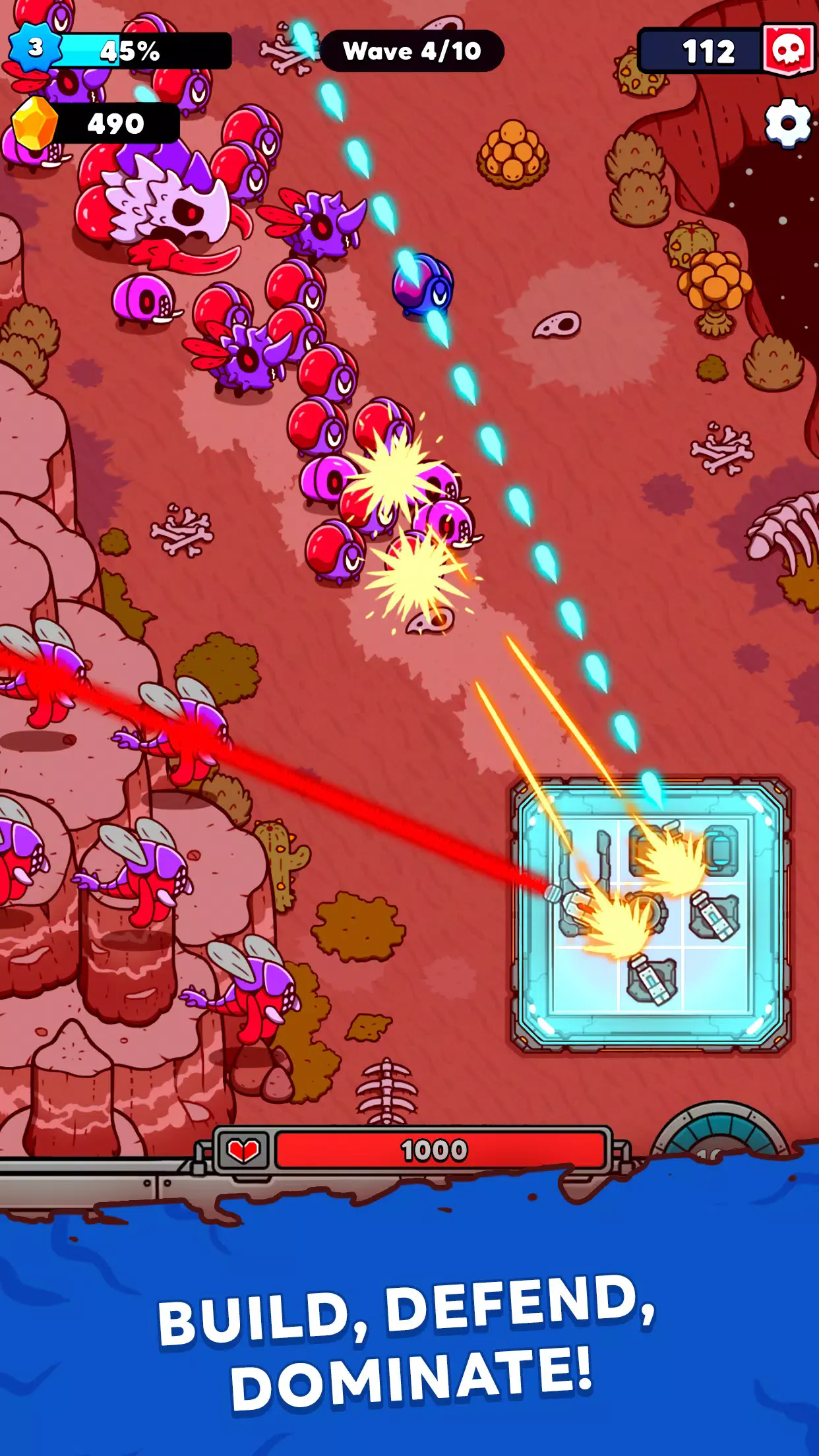Tap the red skull enemy counter icon
Screen dimensions: 819x1456
789,50
